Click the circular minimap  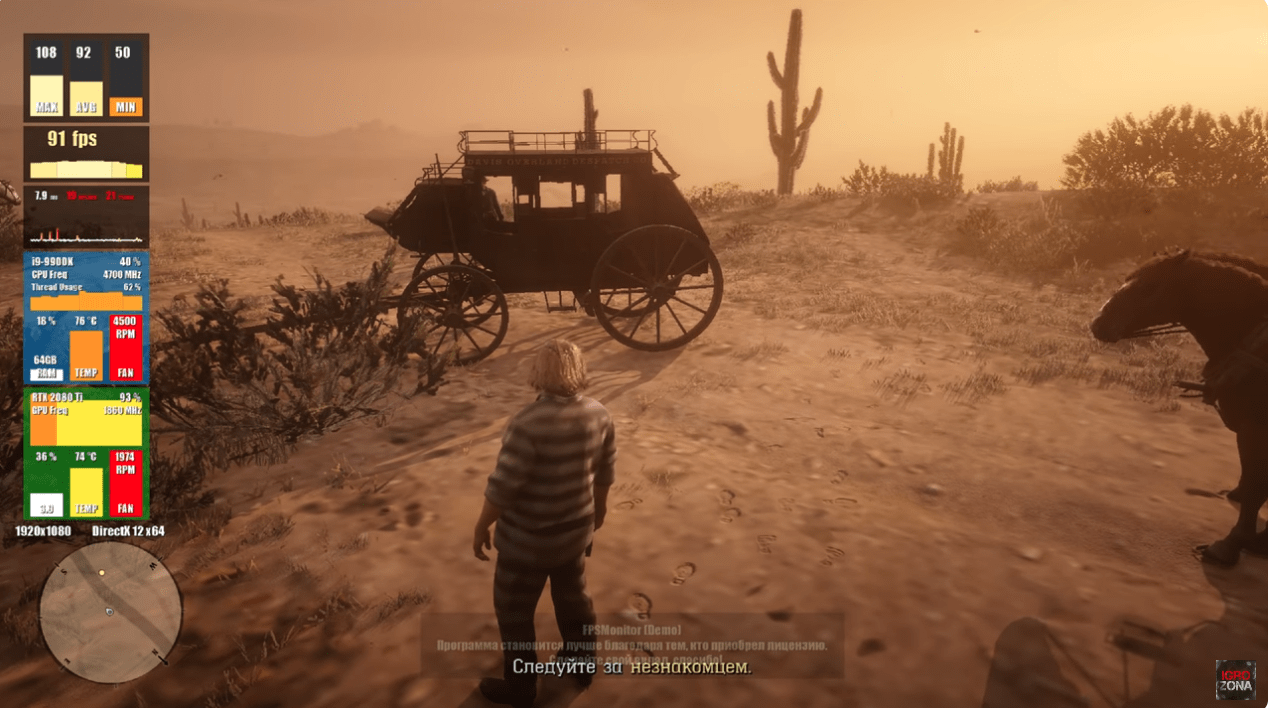(x=110, y=612)
